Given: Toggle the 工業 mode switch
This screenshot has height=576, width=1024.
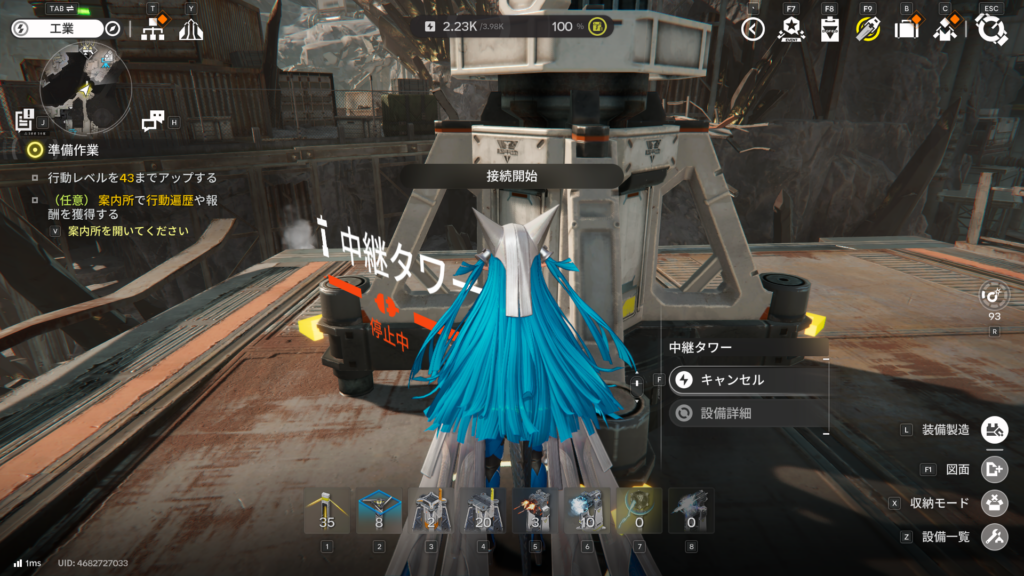Looking at the screenshot, I should click(x=57, y=29).
